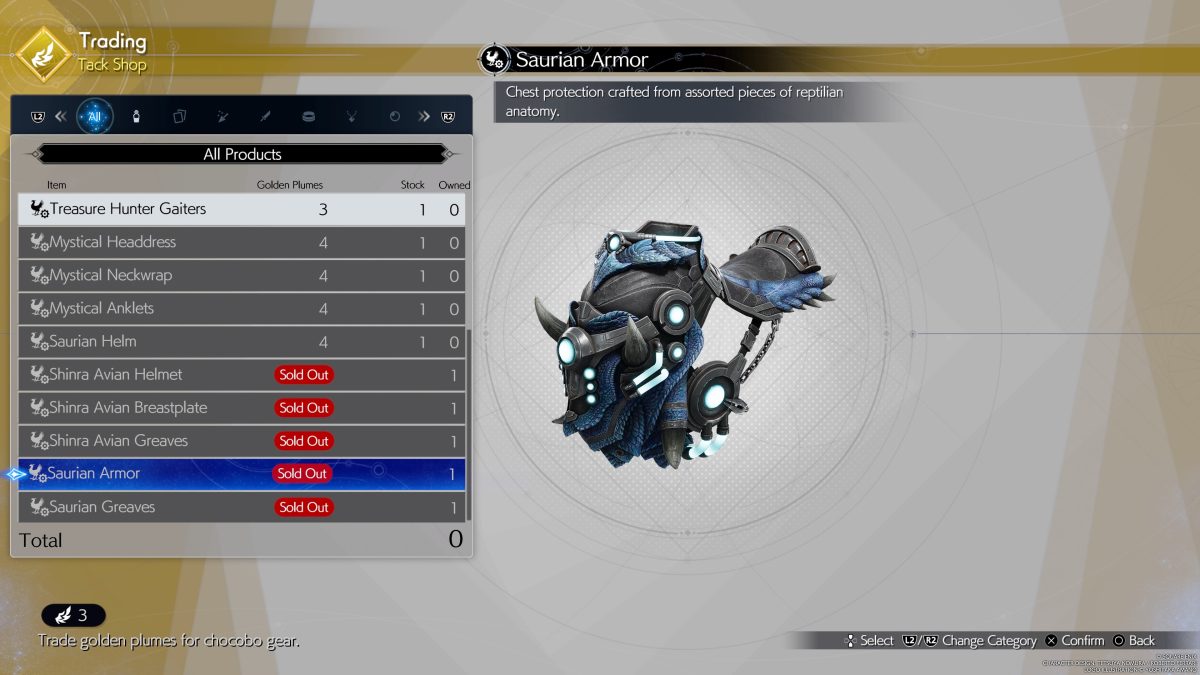This screenshot has height=675, width=1200.
Task: Select the sparkling wand category tab
Action: [x=222, y=116]
